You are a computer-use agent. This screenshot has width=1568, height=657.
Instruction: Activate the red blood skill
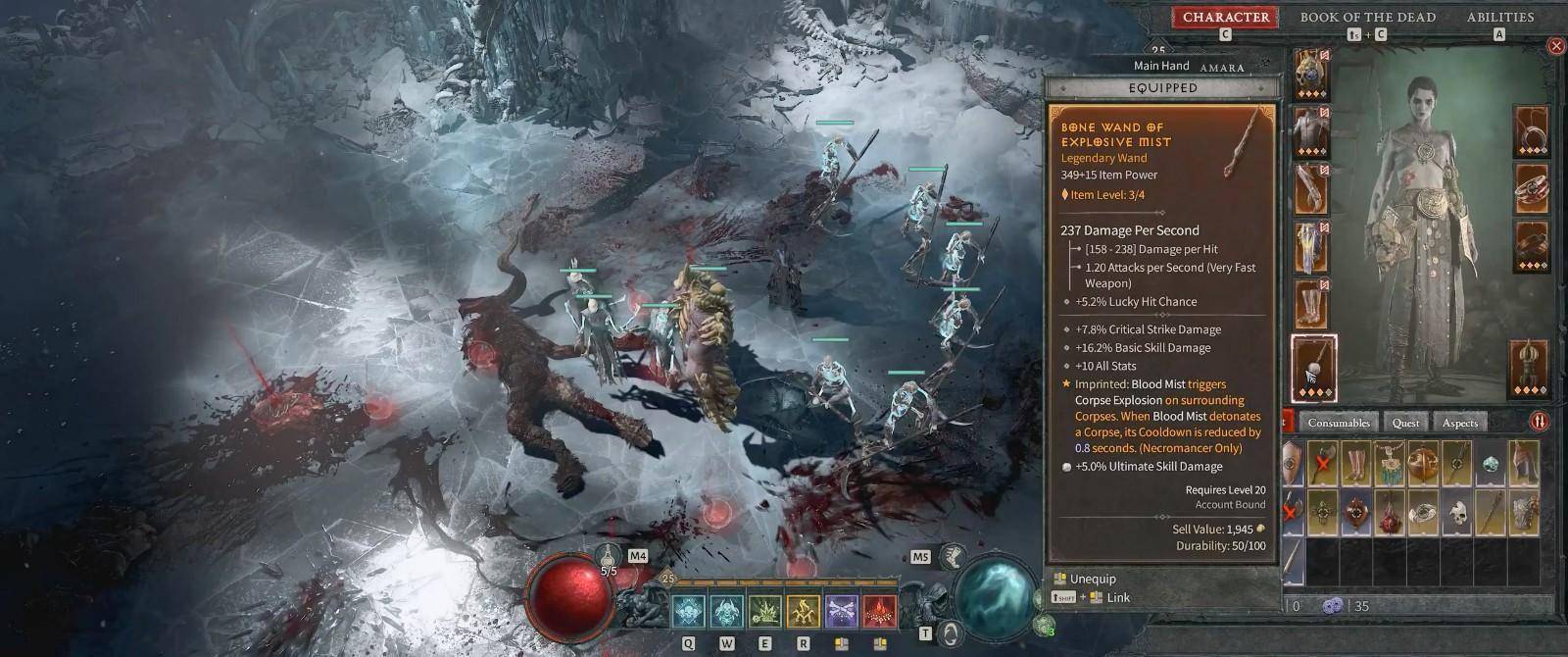tap(880, 612)
